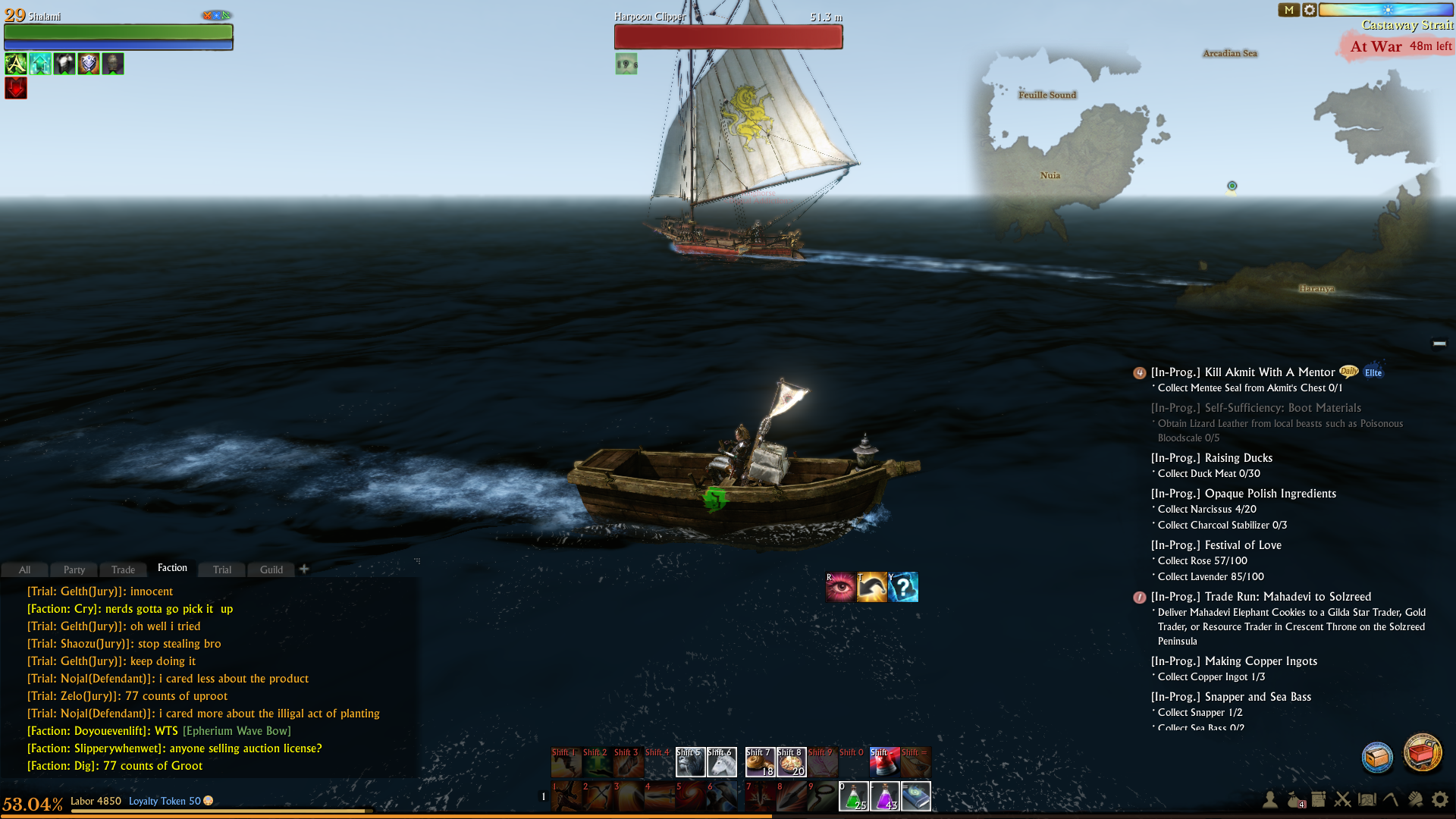Eat the bread item with 18 count
Image resolution: width=1456 pixels, height=819 pixels.
click(x=759, y=762)
